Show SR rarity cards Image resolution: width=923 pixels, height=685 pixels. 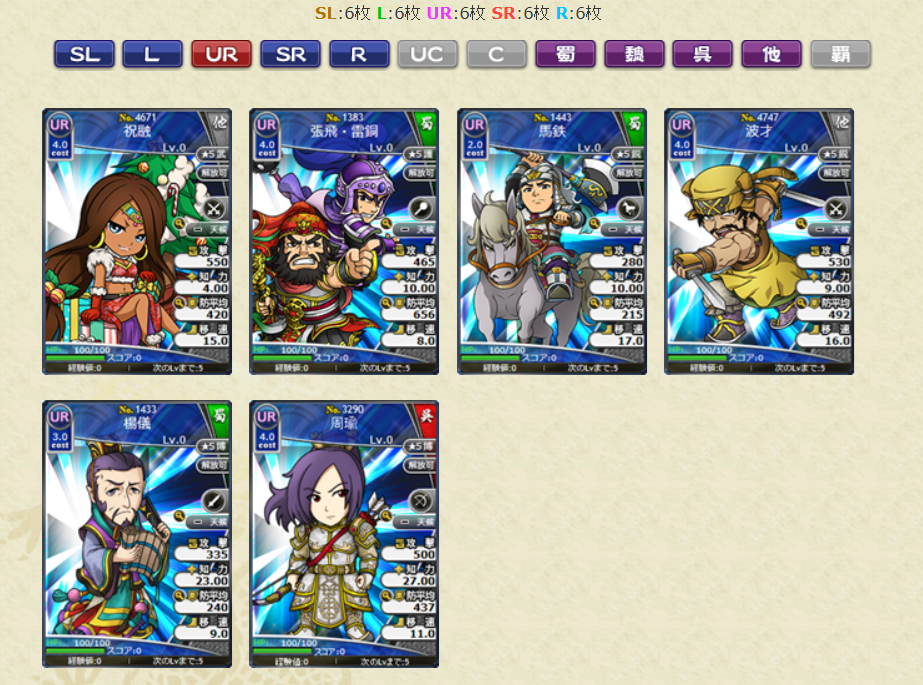(x=290, y=54)
